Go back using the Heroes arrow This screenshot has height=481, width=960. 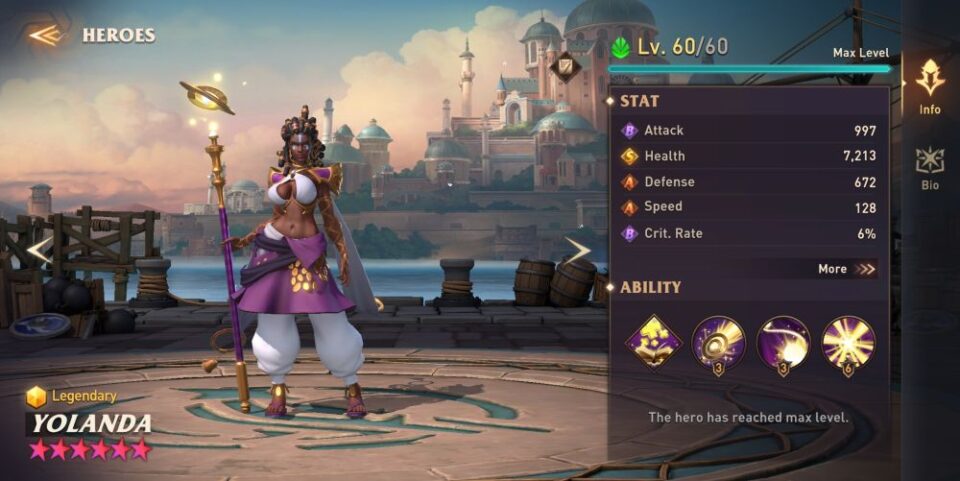(45, 35)
